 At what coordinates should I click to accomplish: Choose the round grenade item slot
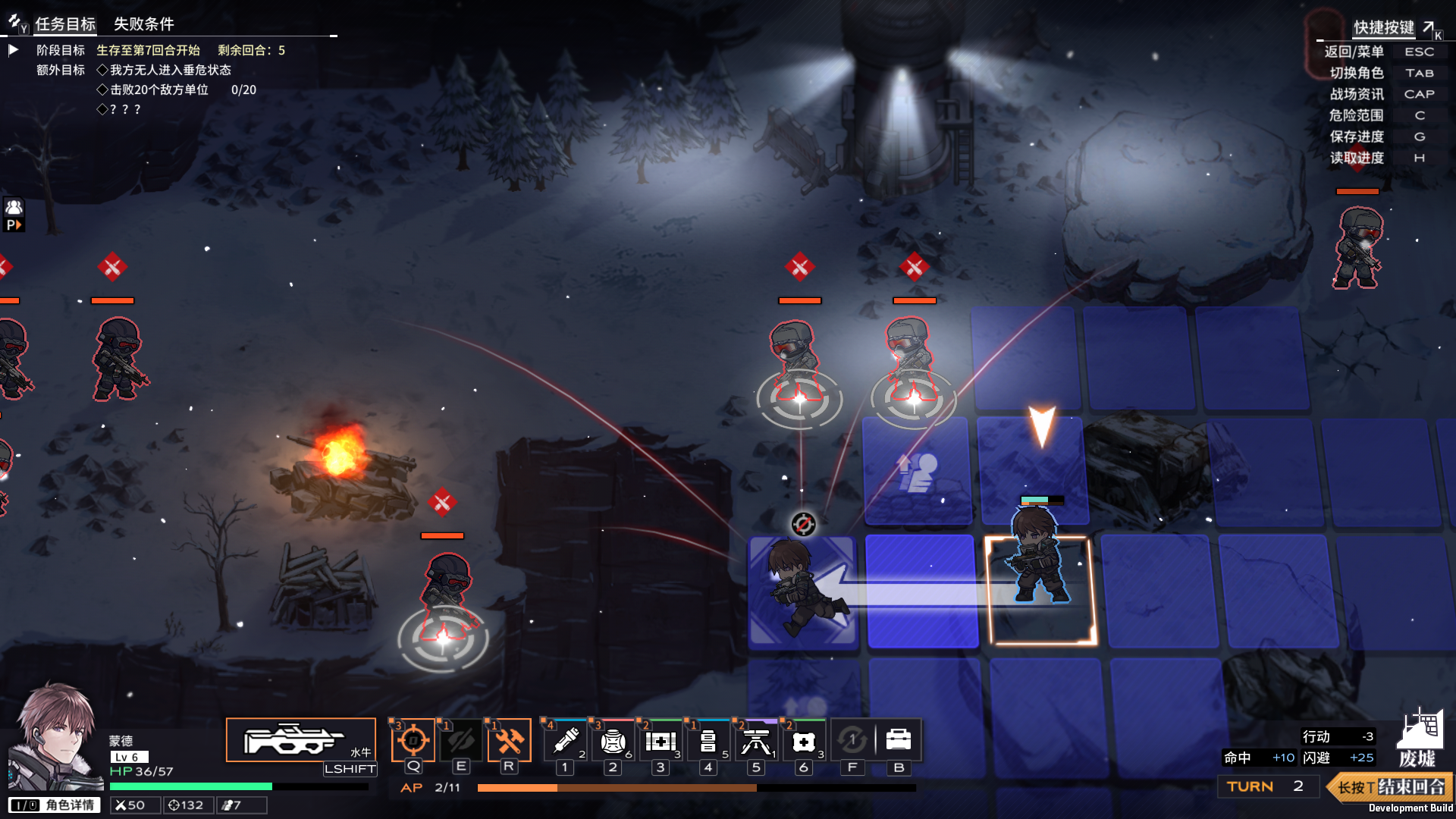pyautogui.click(x=613, y=740)
